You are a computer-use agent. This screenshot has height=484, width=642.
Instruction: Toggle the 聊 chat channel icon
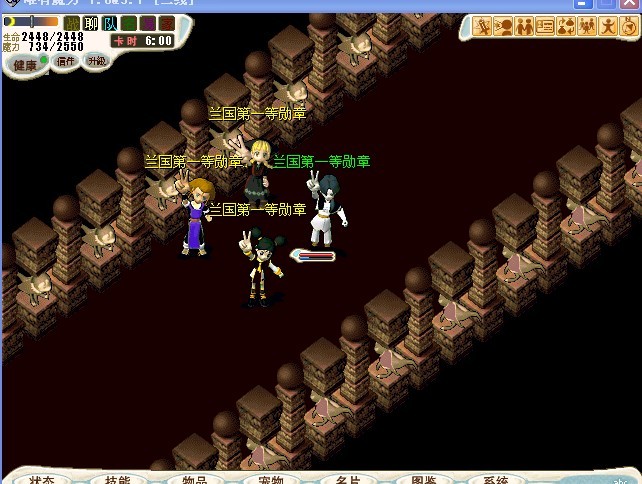[x=91, y=23]
